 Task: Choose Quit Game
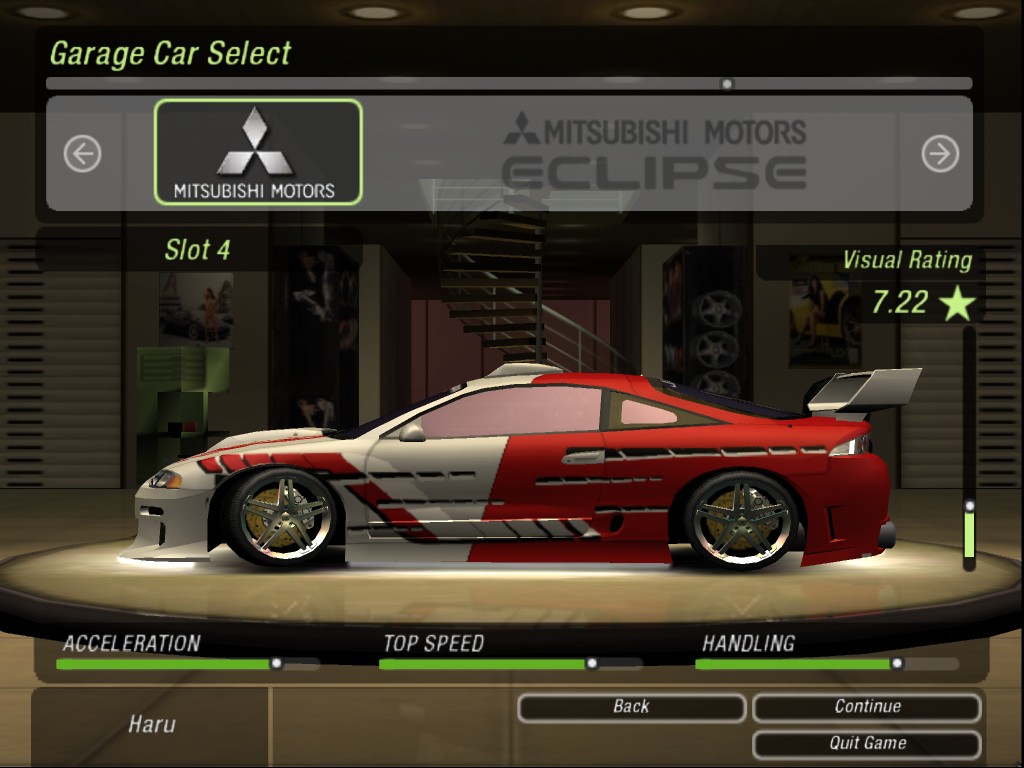866,743
